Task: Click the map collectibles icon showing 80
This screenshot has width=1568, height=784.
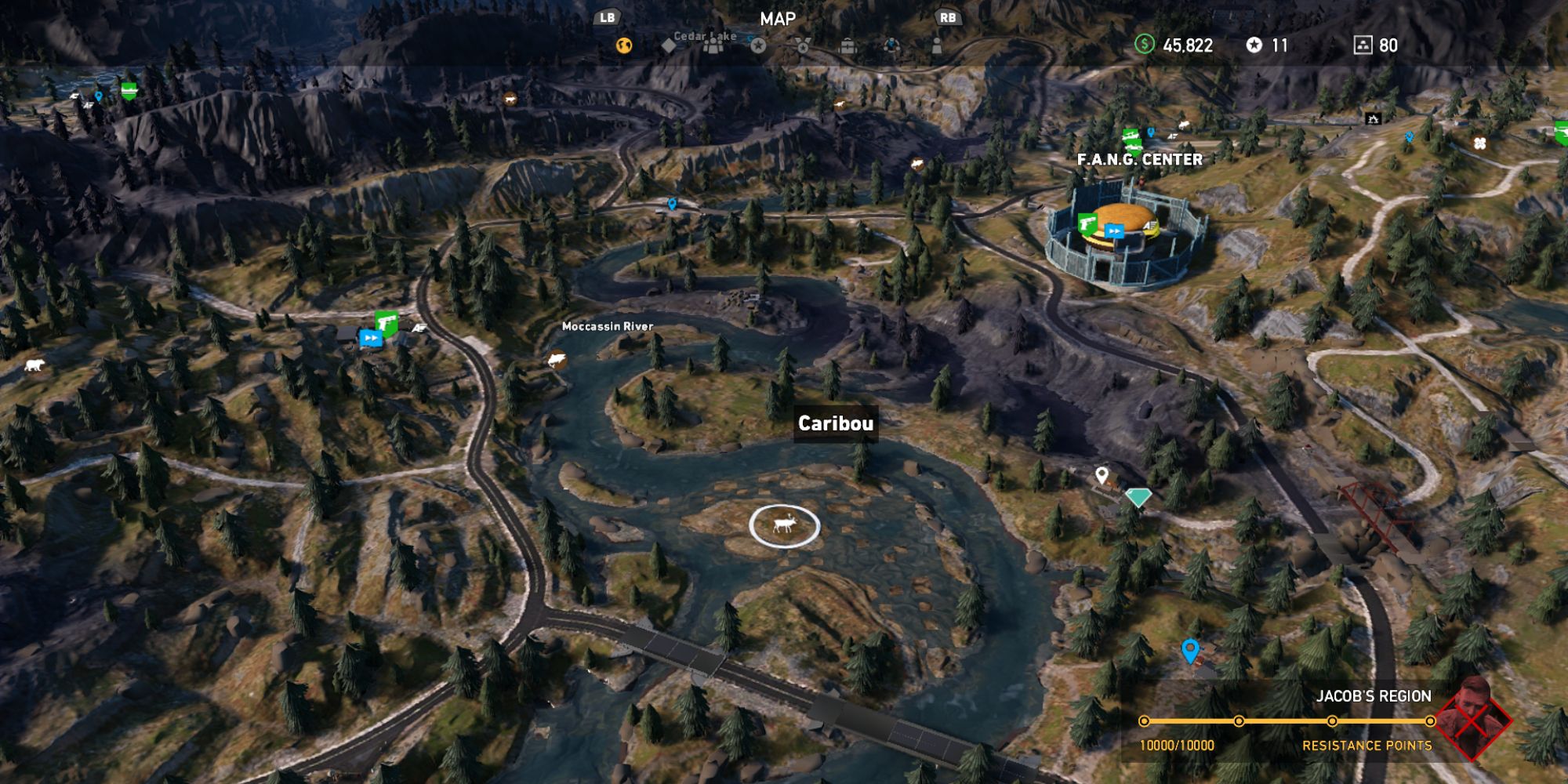Action: (1362, 45)
